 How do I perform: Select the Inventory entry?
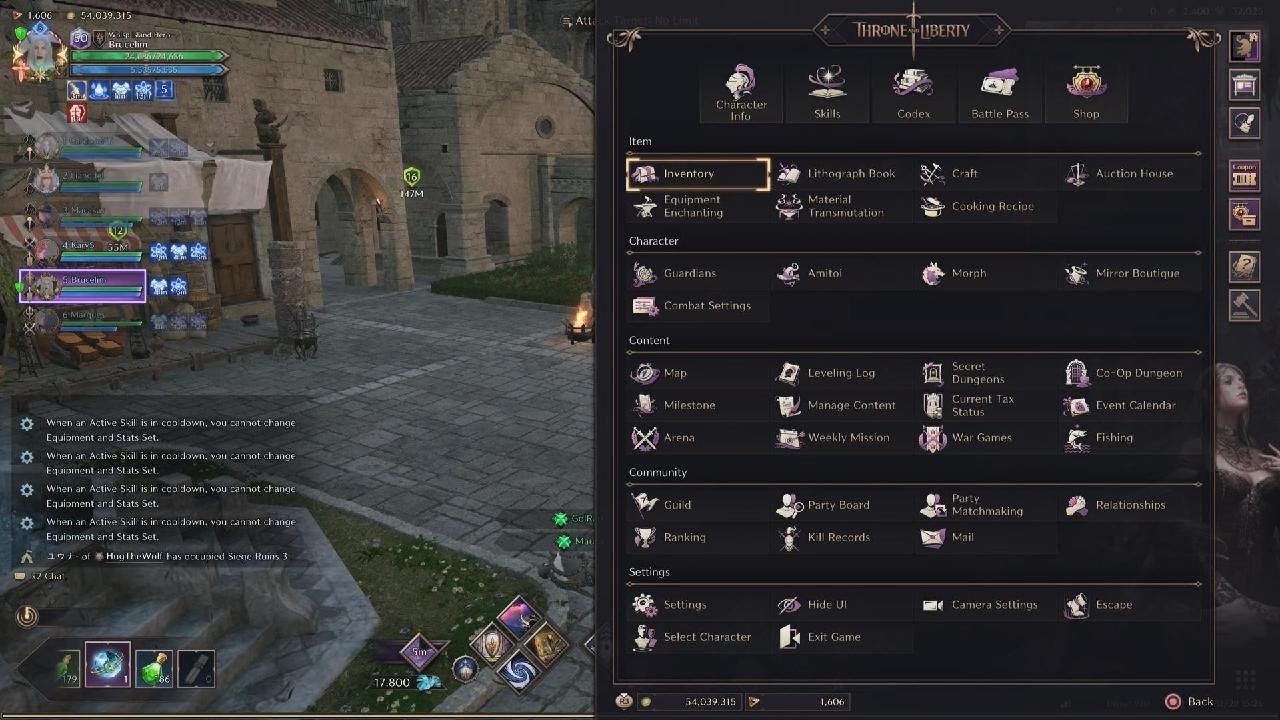point(698,174)
